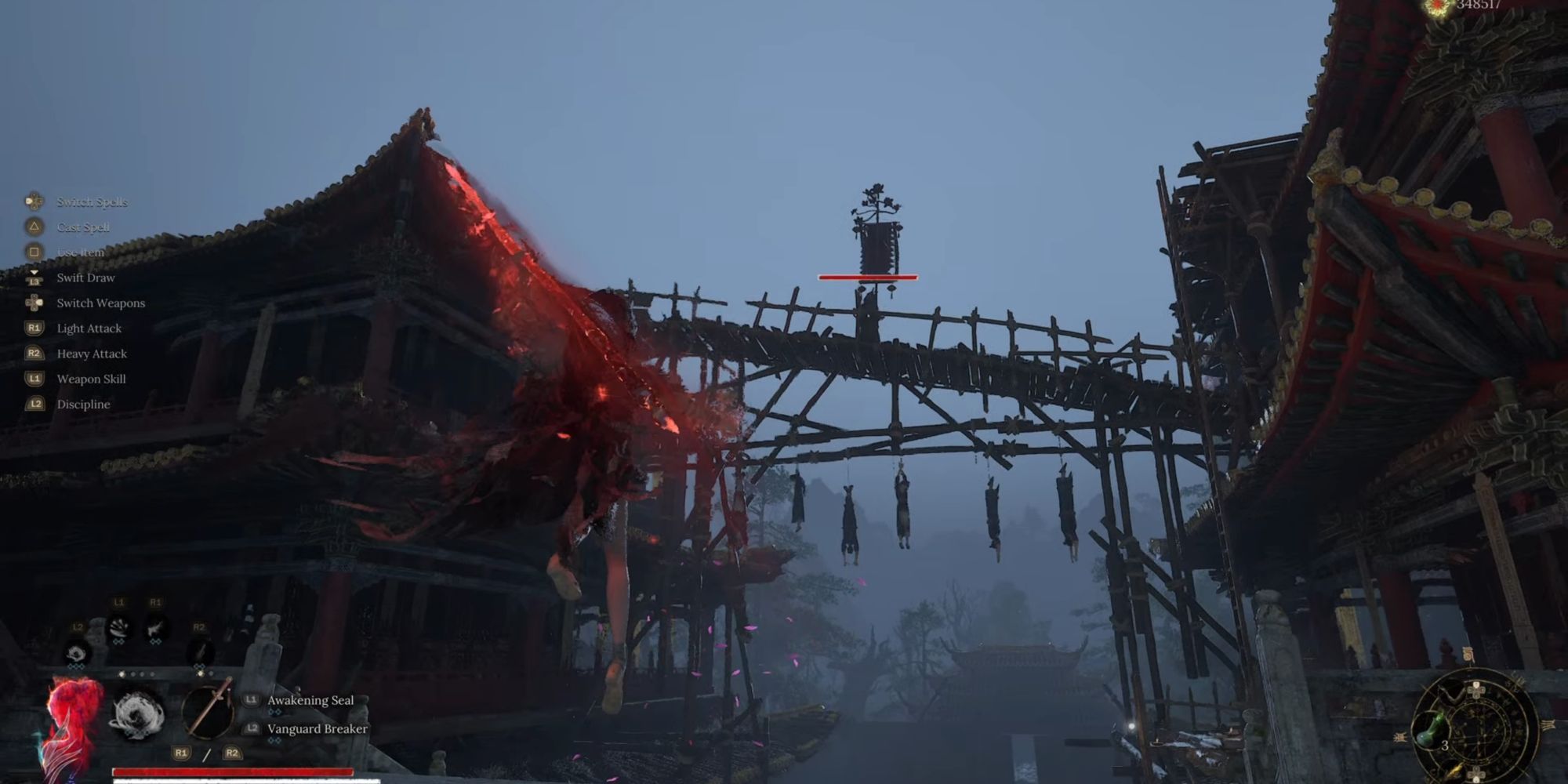Choose the Awakening Seal skill label
This screenshot has height=784, width=1568.
(x=310, y=700)
